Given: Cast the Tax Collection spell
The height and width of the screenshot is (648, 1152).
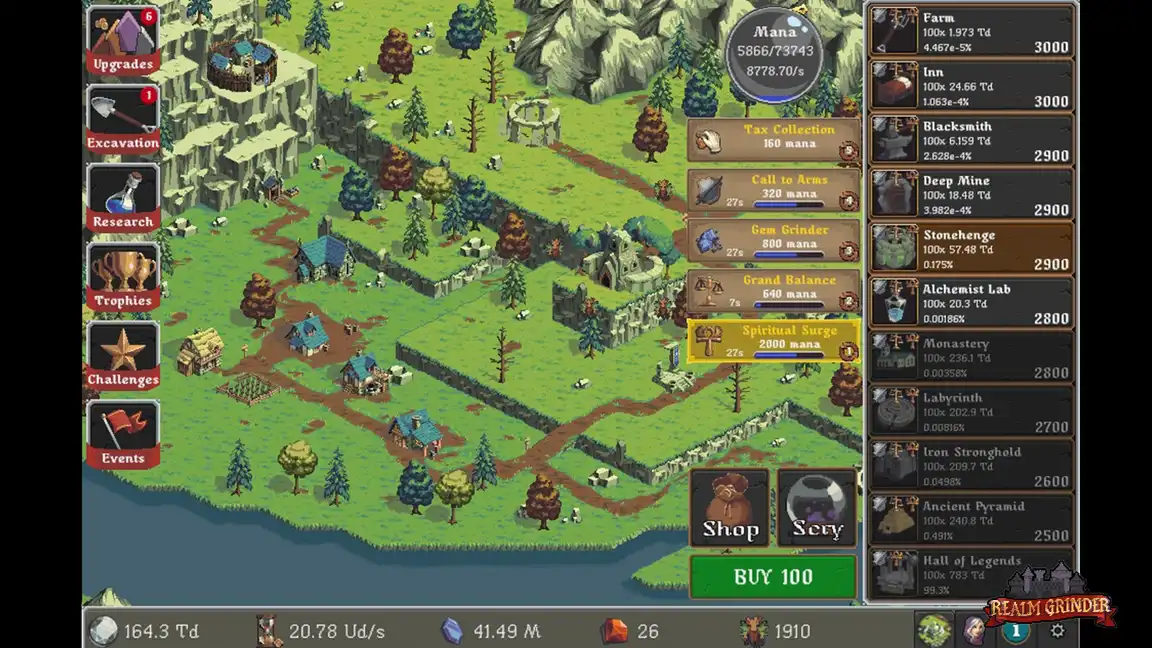Looking at the screenshot, I should coord(774,140).
